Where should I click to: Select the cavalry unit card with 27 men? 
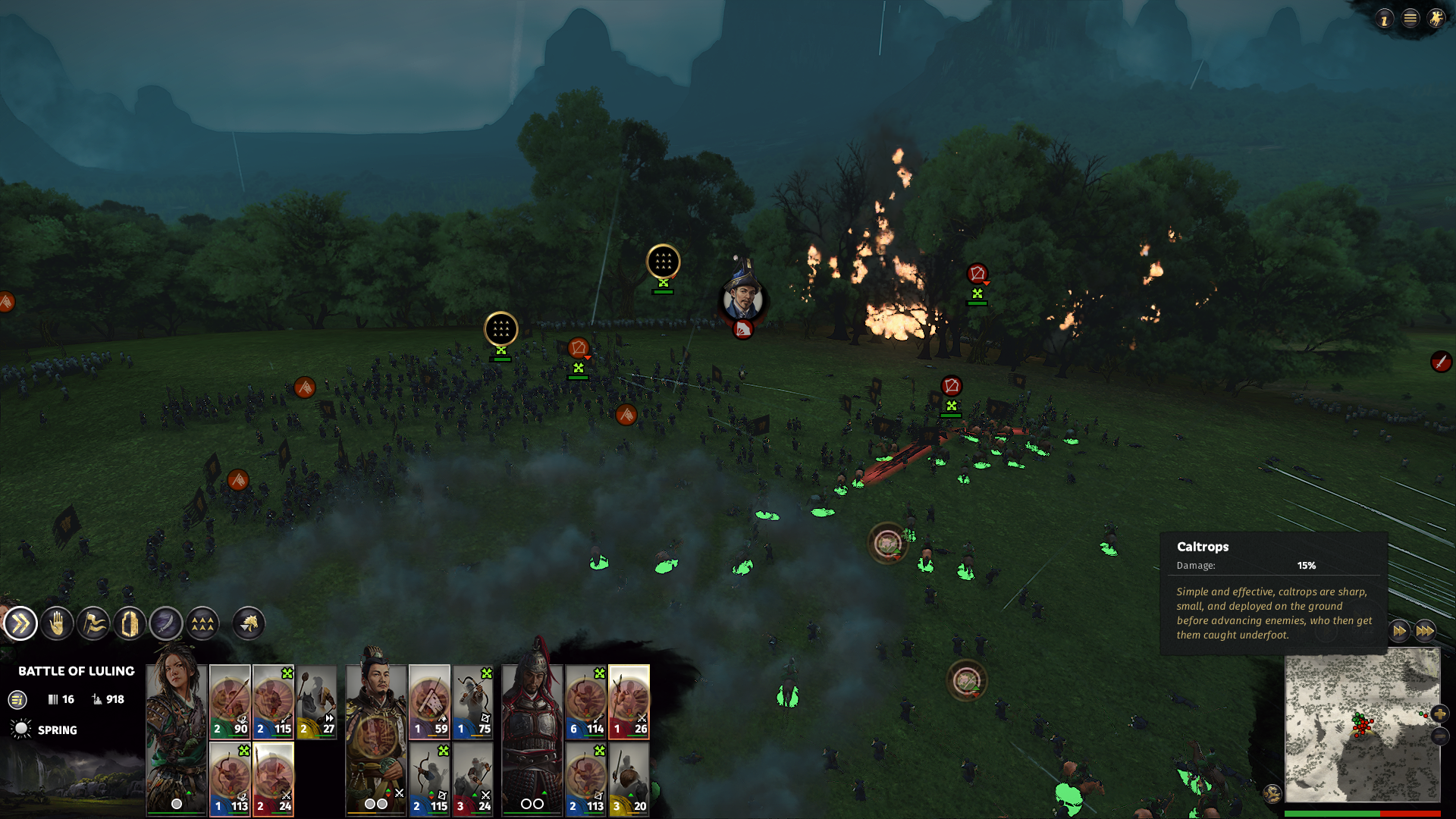pos(316,701)
